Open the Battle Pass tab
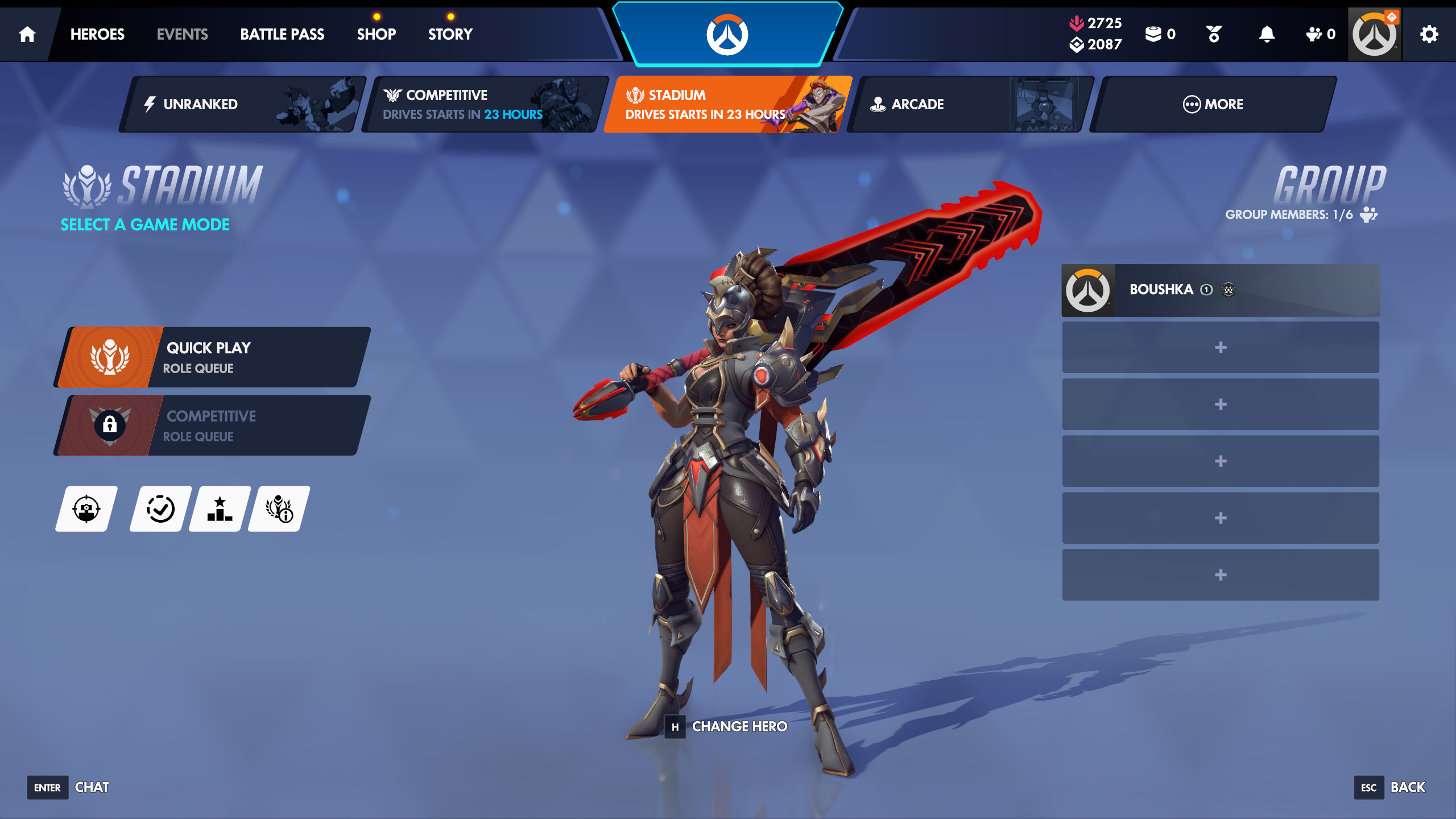 (x=283, y=34)
